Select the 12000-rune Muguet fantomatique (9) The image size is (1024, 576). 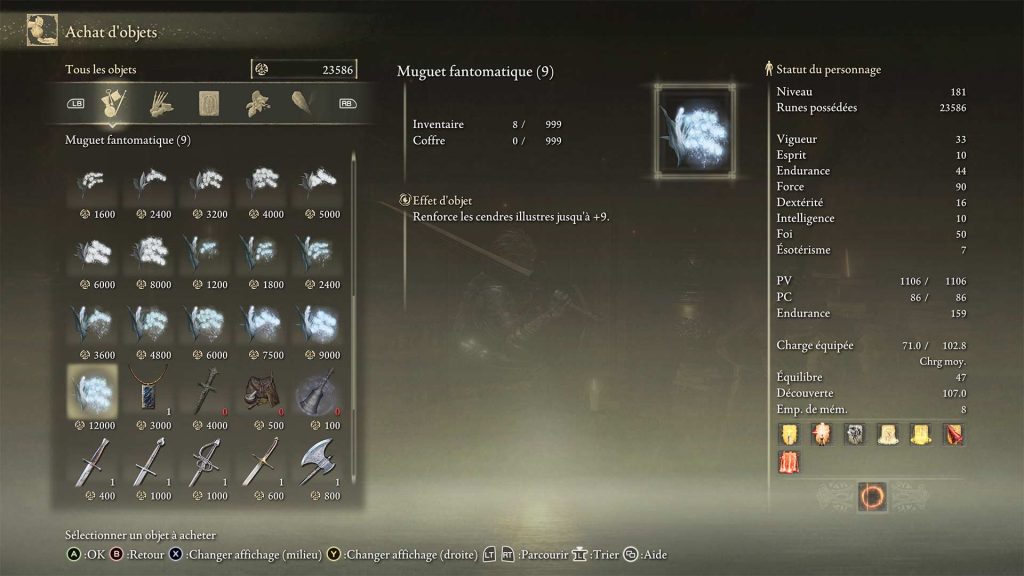92,390
